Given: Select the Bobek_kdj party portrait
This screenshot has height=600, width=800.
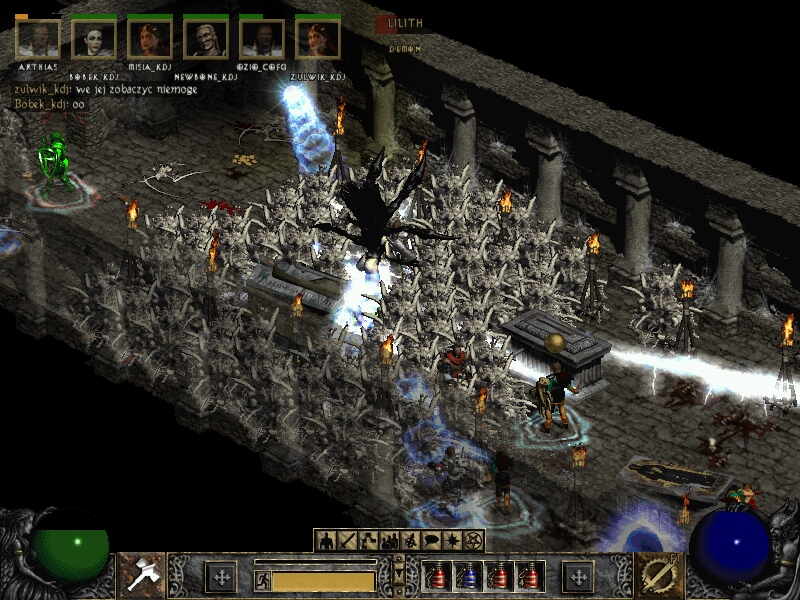Looking at the screenshot, I should pyautogui.click(x=94, y=39).
